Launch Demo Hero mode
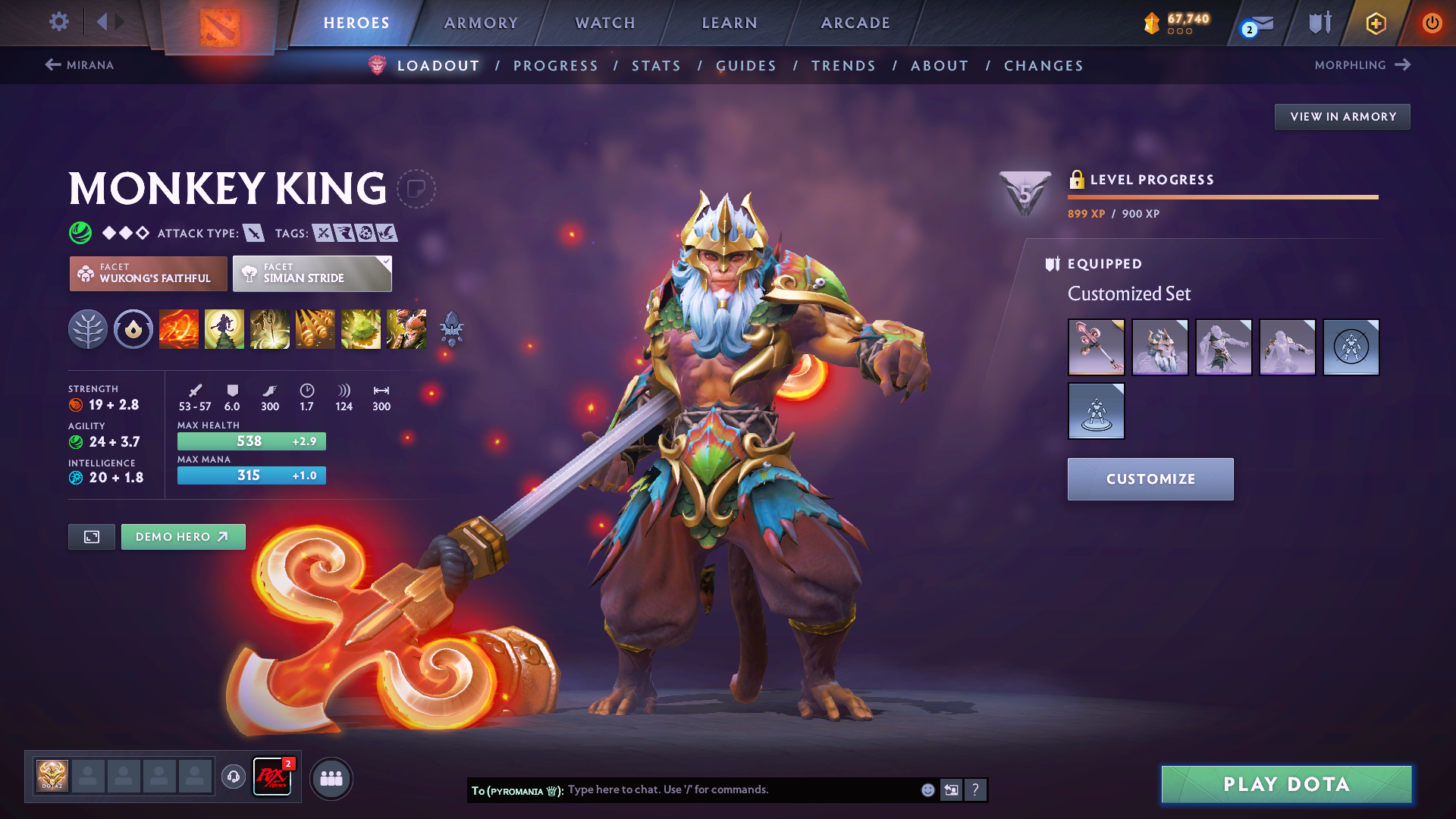This screenshot has width=1456, height=819. (x=183, y=537)
